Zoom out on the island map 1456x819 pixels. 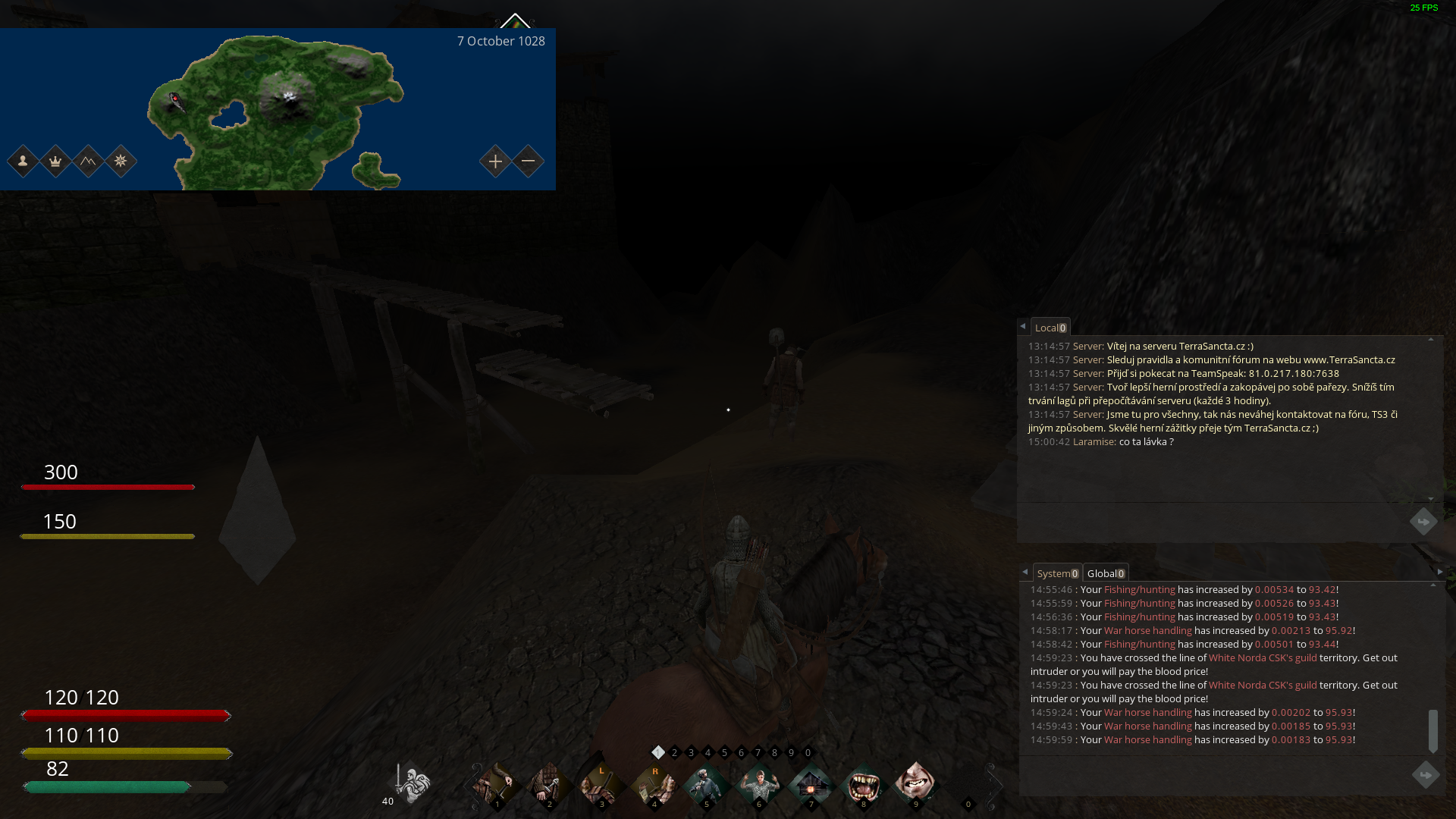[529, 162]
